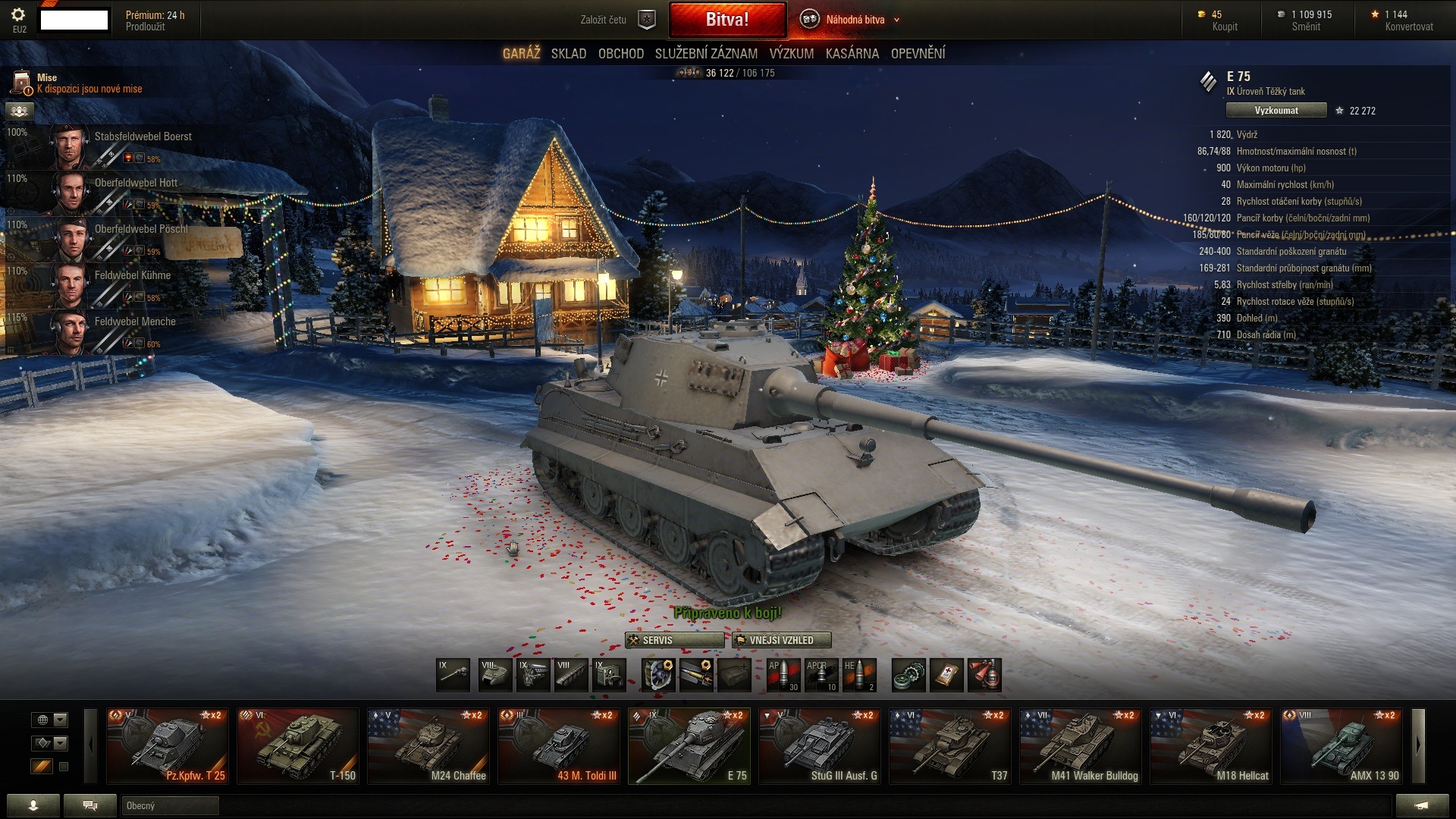Open the KASÁRNA barracks tab
This screenshot has width=1456, height=819.
(852, 54)
